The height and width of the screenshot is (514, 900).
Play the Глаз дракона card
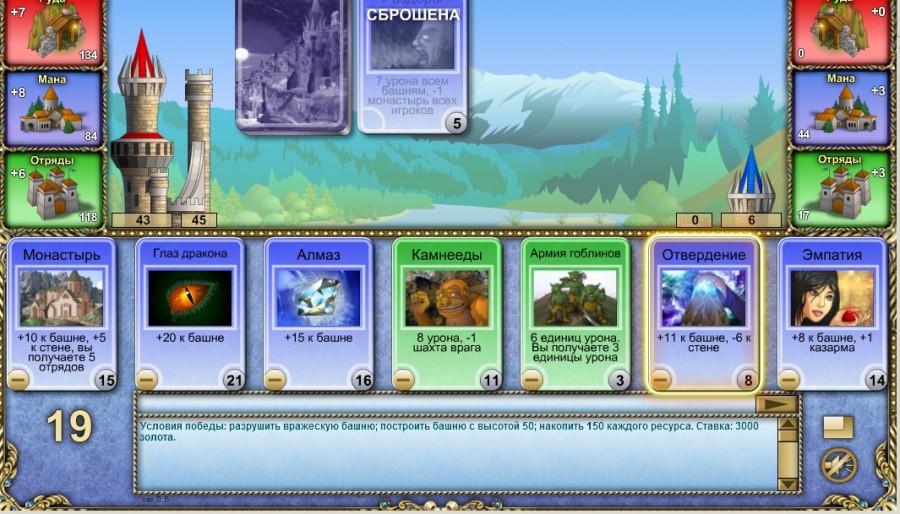[x=190, y=297]
